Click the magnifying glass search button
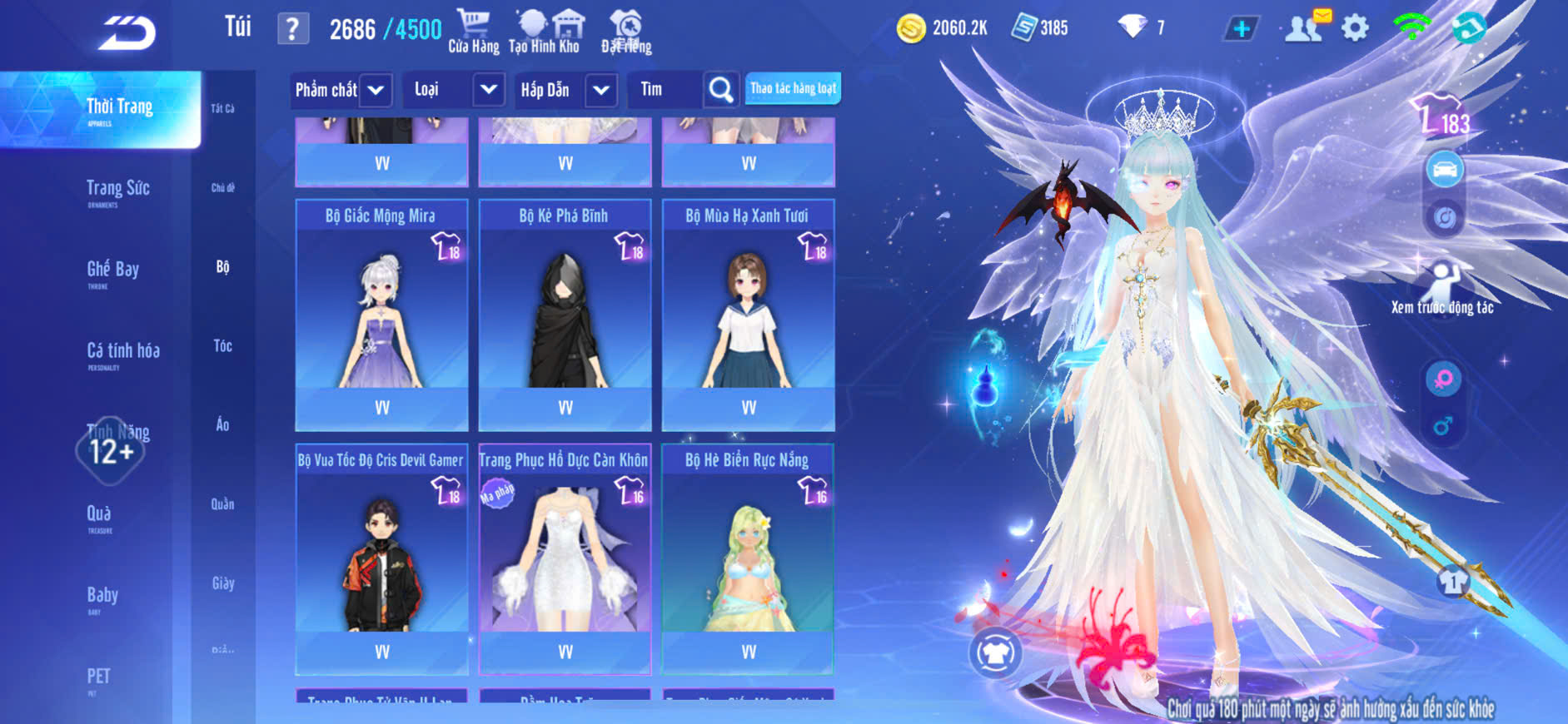Viewport: 1568px width, 724px height. coord(720,90)
